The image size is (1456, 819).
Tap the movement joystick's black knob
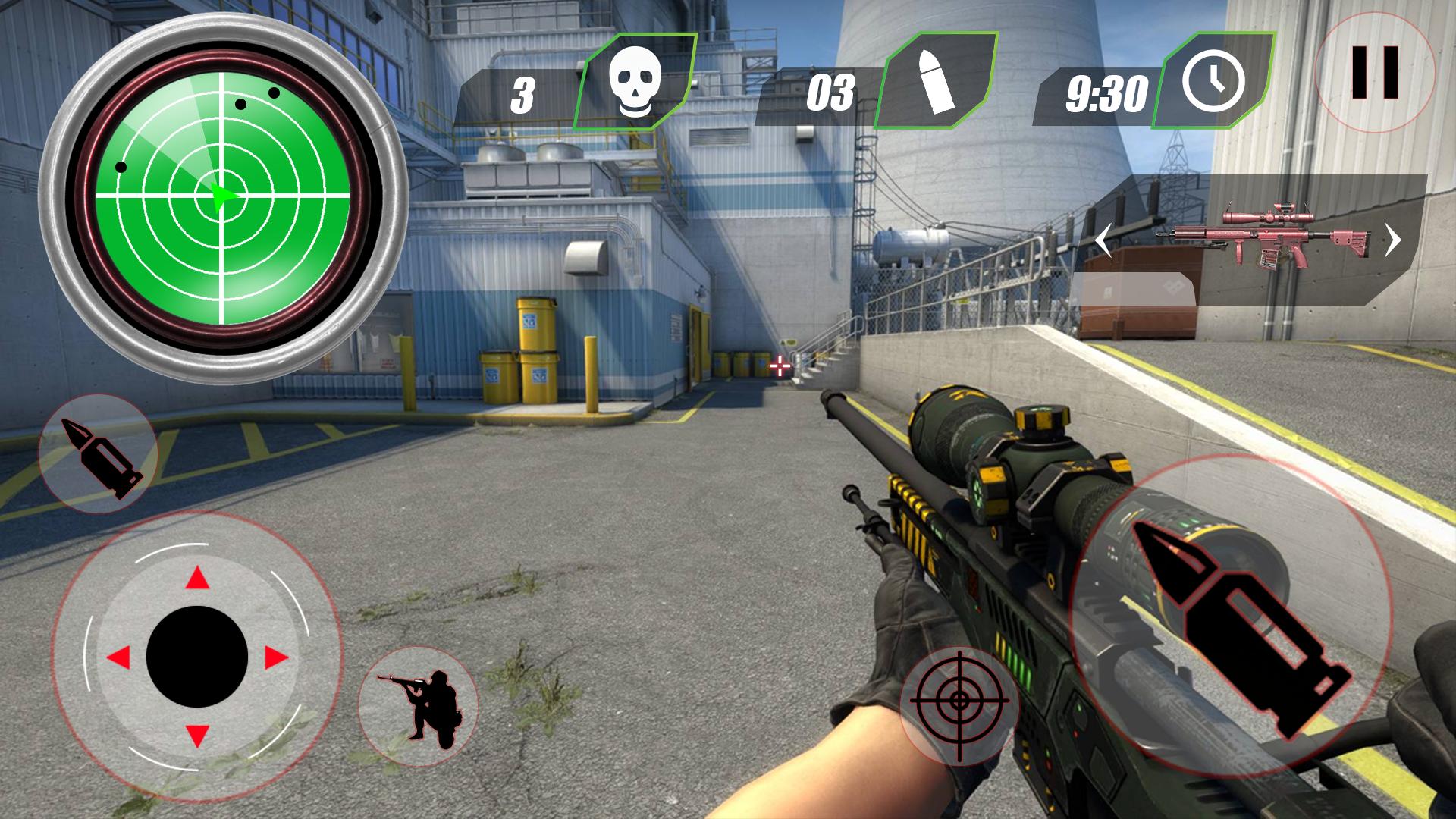click(x=197, y=657)
